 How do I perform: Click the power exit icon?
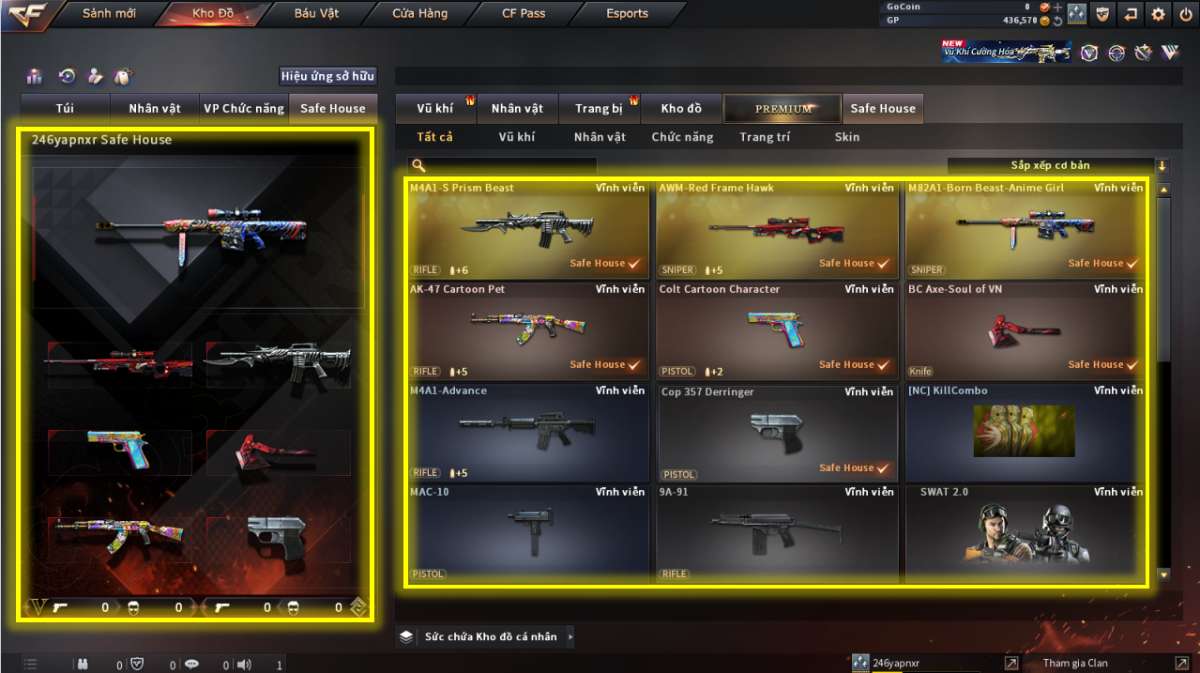[x=1185, y=14]
